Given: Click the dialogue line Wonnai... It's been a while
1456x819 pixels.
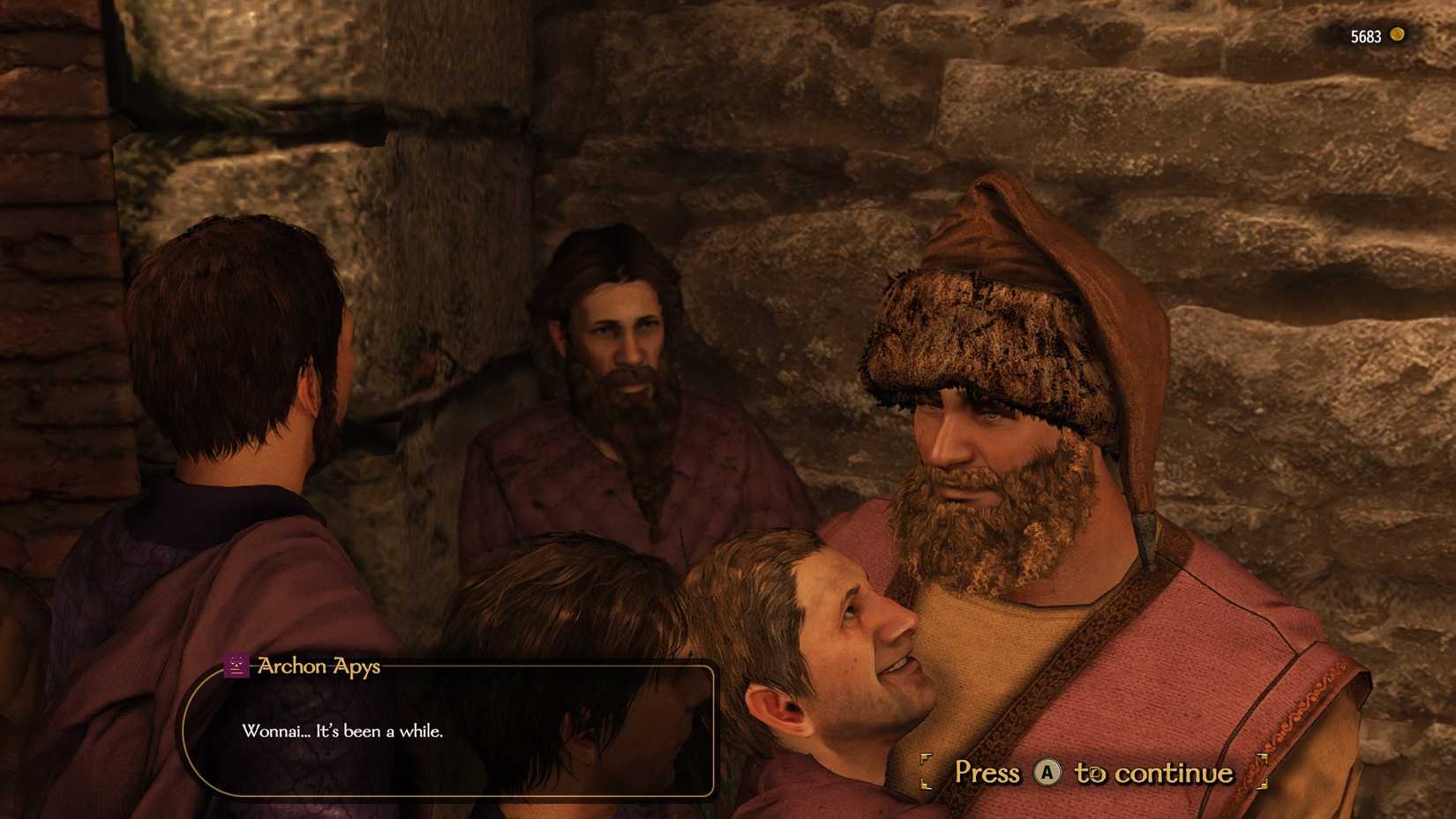Looking at the screenshot, I should tap(342, 732).
